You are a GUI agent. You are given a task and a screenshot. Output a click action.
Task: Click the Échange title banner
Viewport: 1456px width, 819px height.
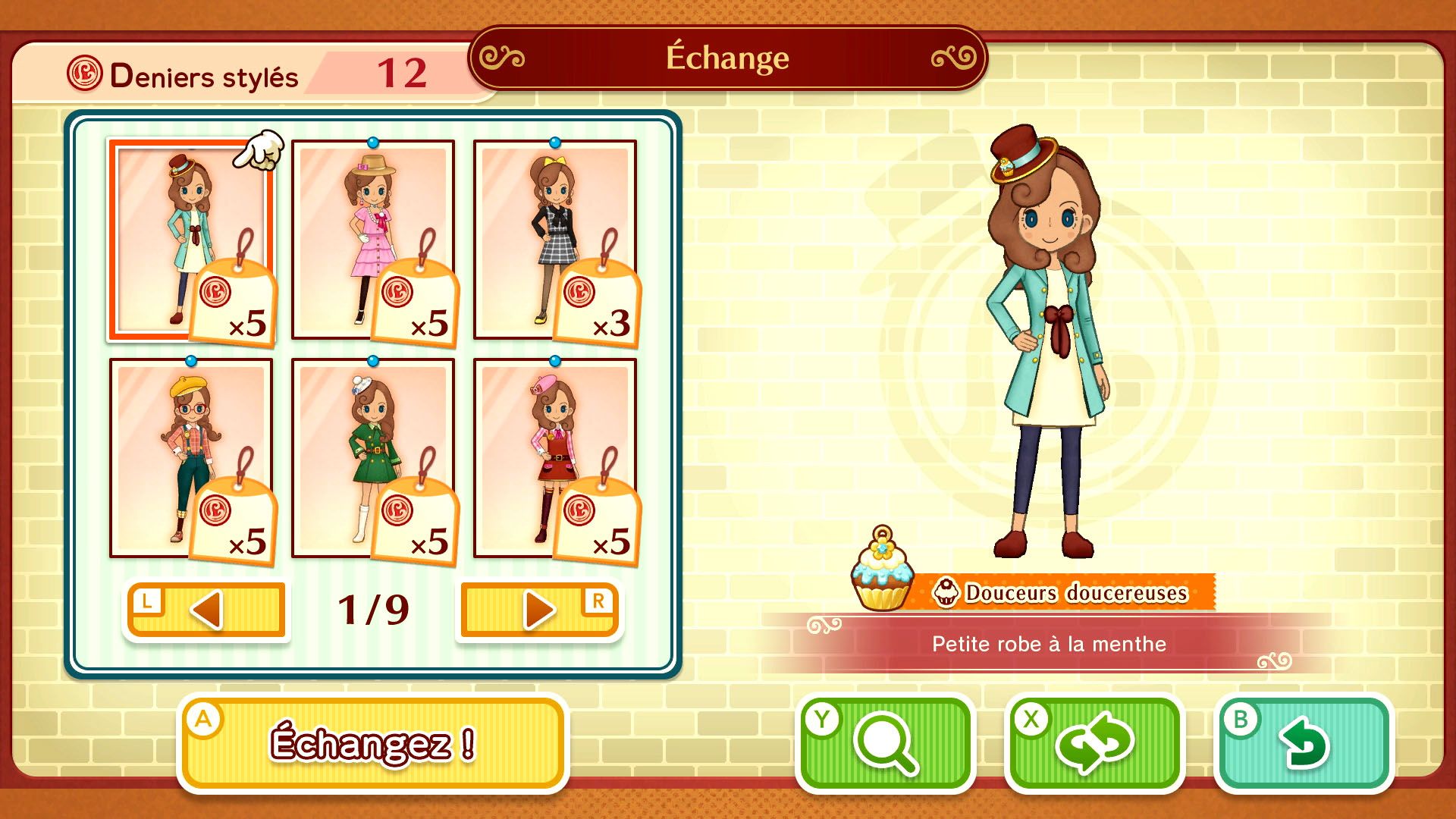tap(726, 58)
